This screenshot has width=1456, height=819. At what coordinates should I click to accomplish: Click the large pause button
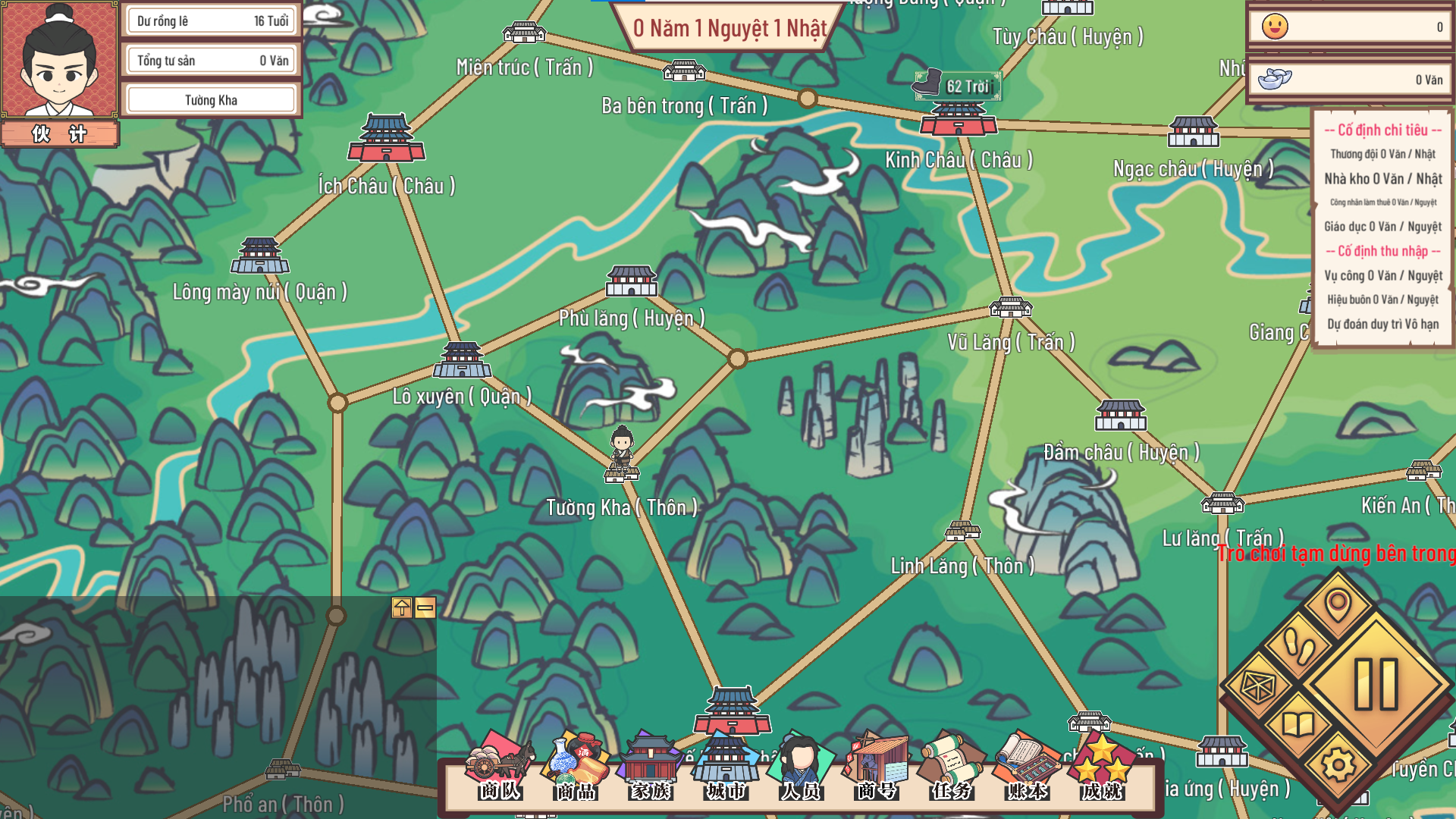coord(1376,684)
